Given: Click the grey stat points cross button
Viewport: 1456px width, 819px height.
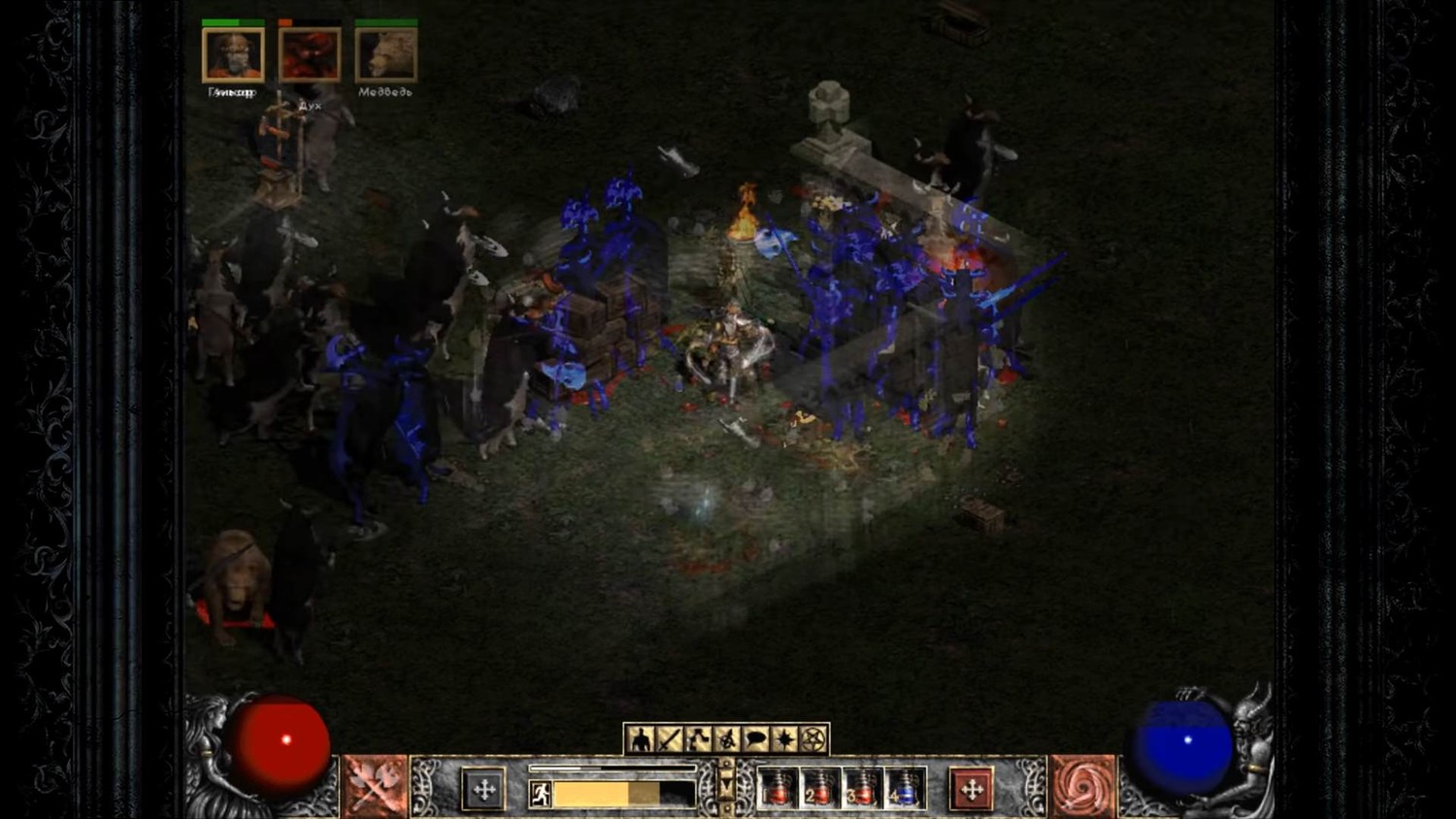Looking at the screenshot, I should point(483,789).
